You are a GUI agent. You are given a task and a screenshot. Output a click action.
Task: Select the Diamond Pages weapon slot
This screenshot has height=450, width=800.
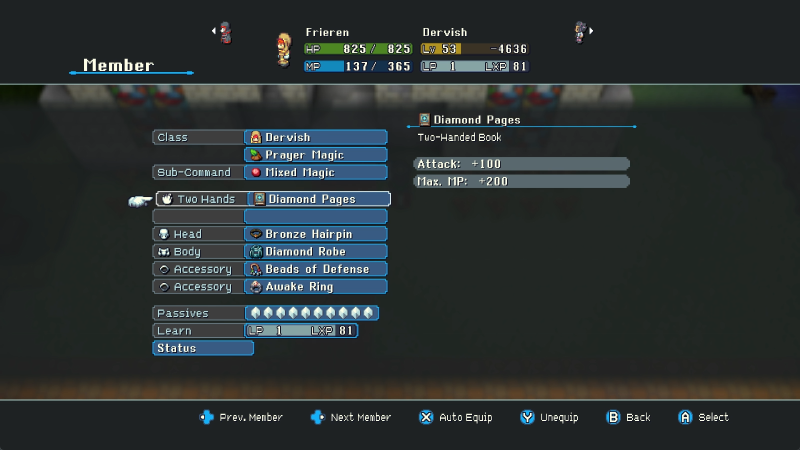[x=318, y=199]
